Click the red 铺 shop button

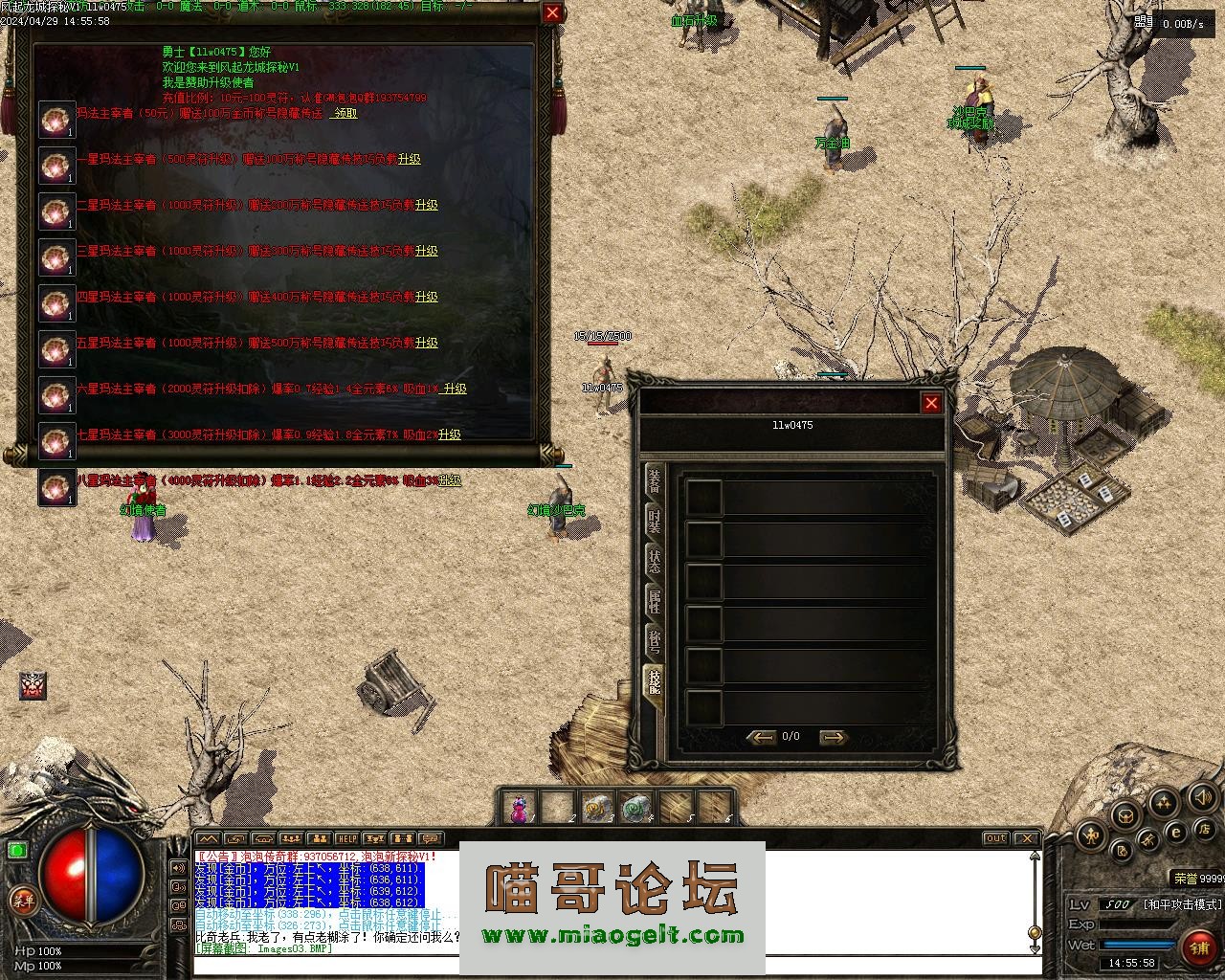tap(1199, 947)
